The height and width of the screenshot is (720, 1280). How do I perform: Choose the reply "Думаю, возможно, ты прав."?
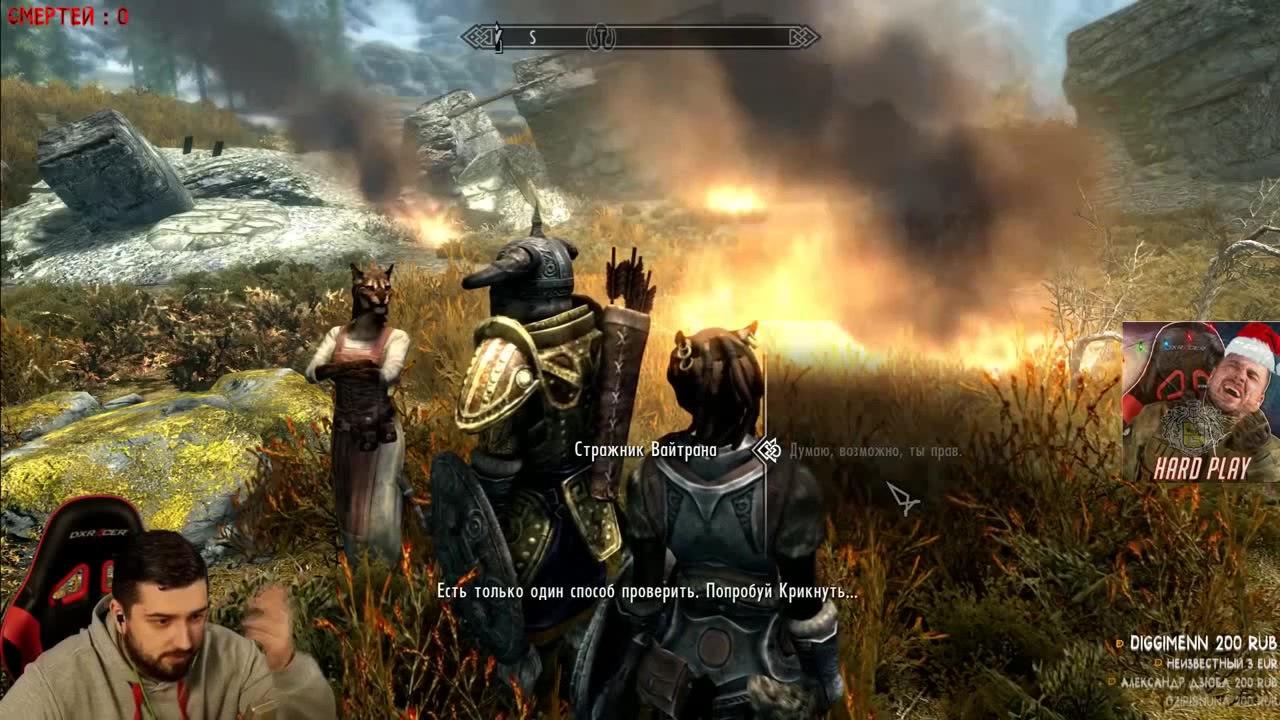875,451
